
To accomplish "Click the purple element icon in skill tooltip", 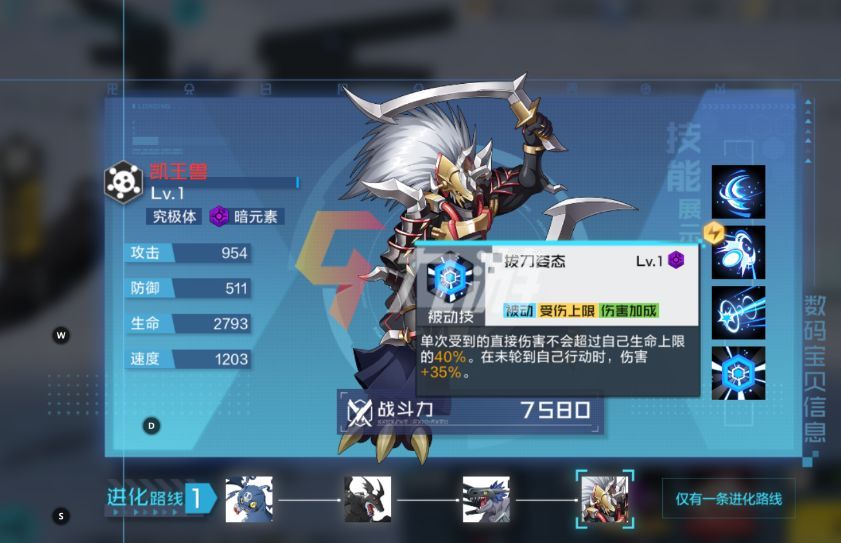I will pyautogui.click(x=677, y=261).
